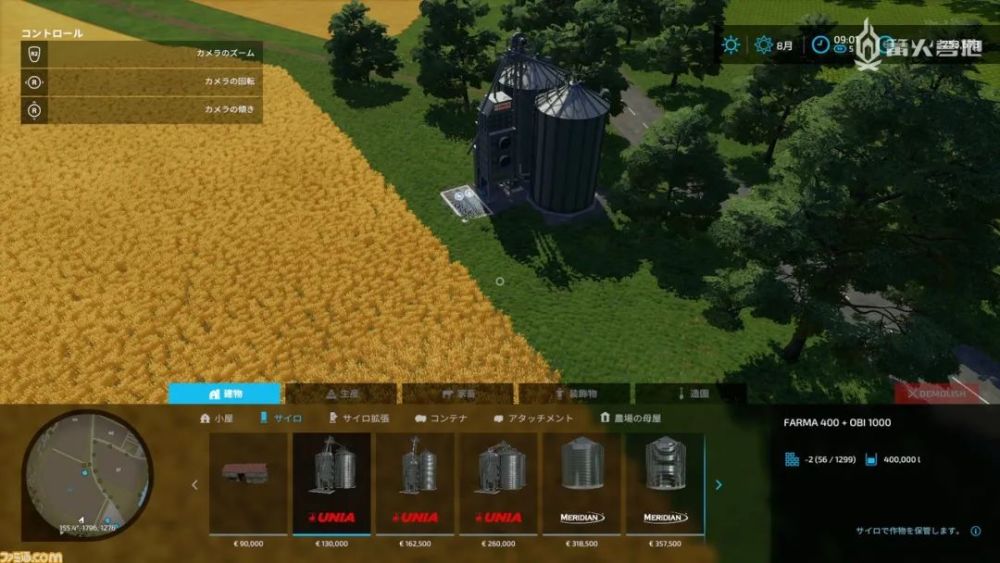Show the サイロ拡張 silo extension subcategory
The width and height of the screenshot is (1000, 563).
point(359,419)
